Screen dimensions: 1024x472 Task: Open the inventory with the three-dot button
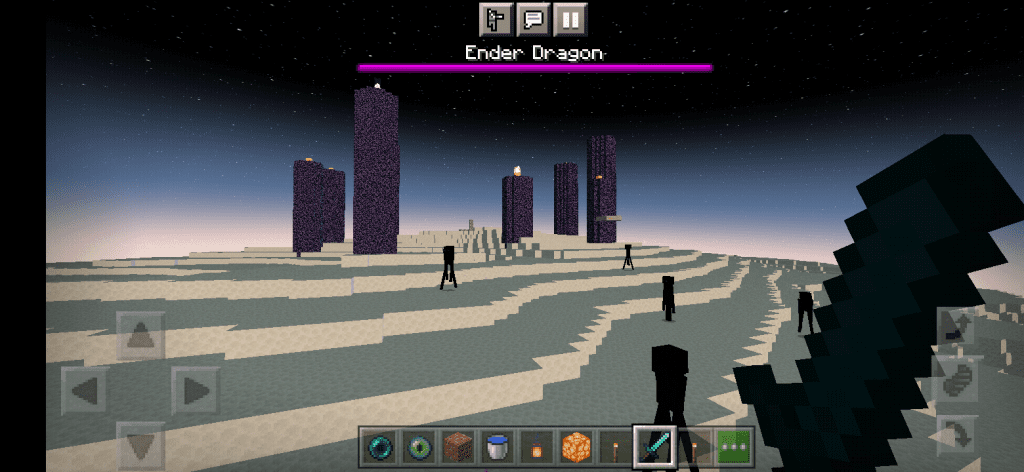point(734,446)
